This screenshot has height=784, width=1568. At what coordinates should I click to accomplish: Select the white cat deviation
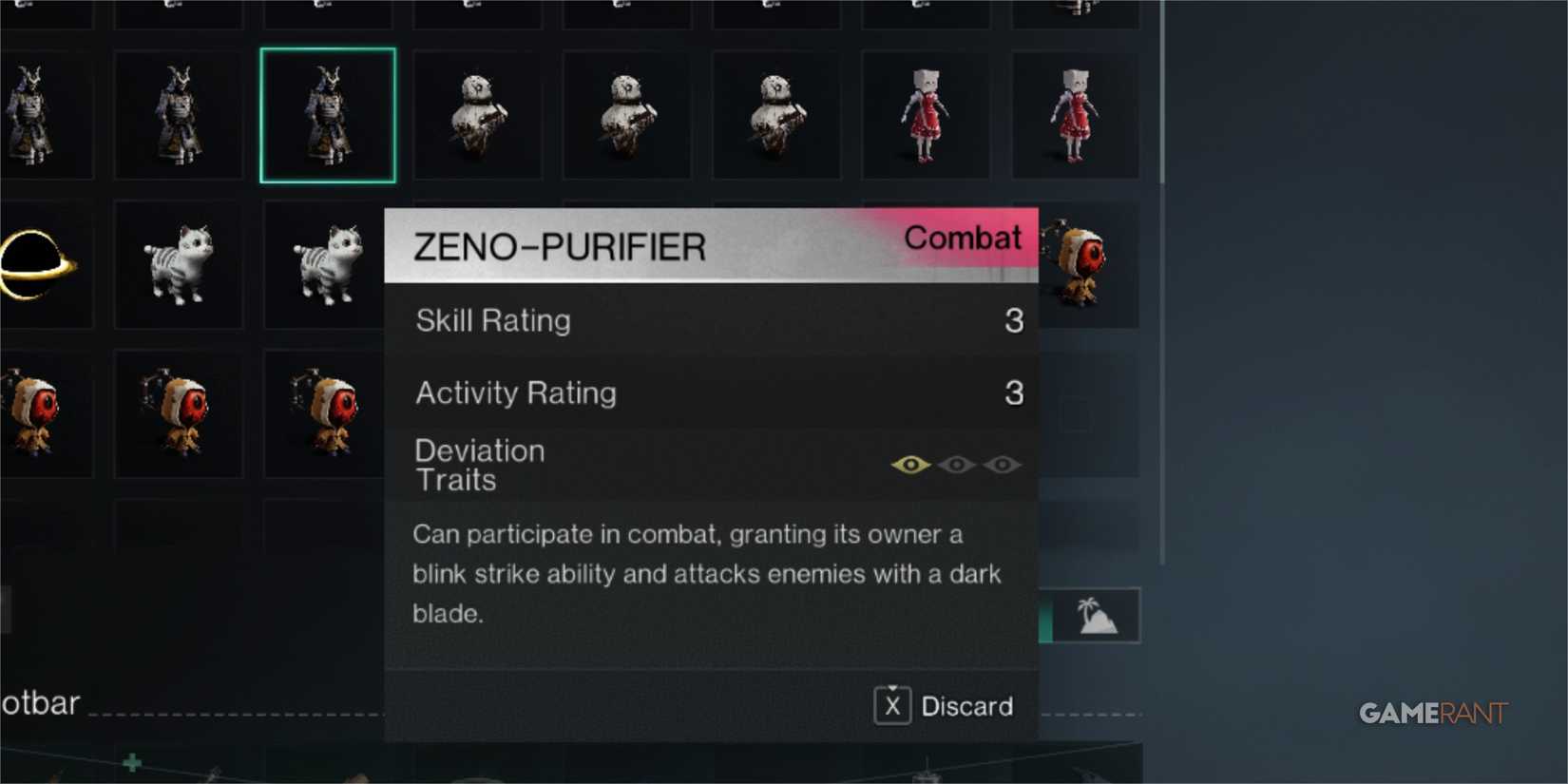click(x=179, y=266)
